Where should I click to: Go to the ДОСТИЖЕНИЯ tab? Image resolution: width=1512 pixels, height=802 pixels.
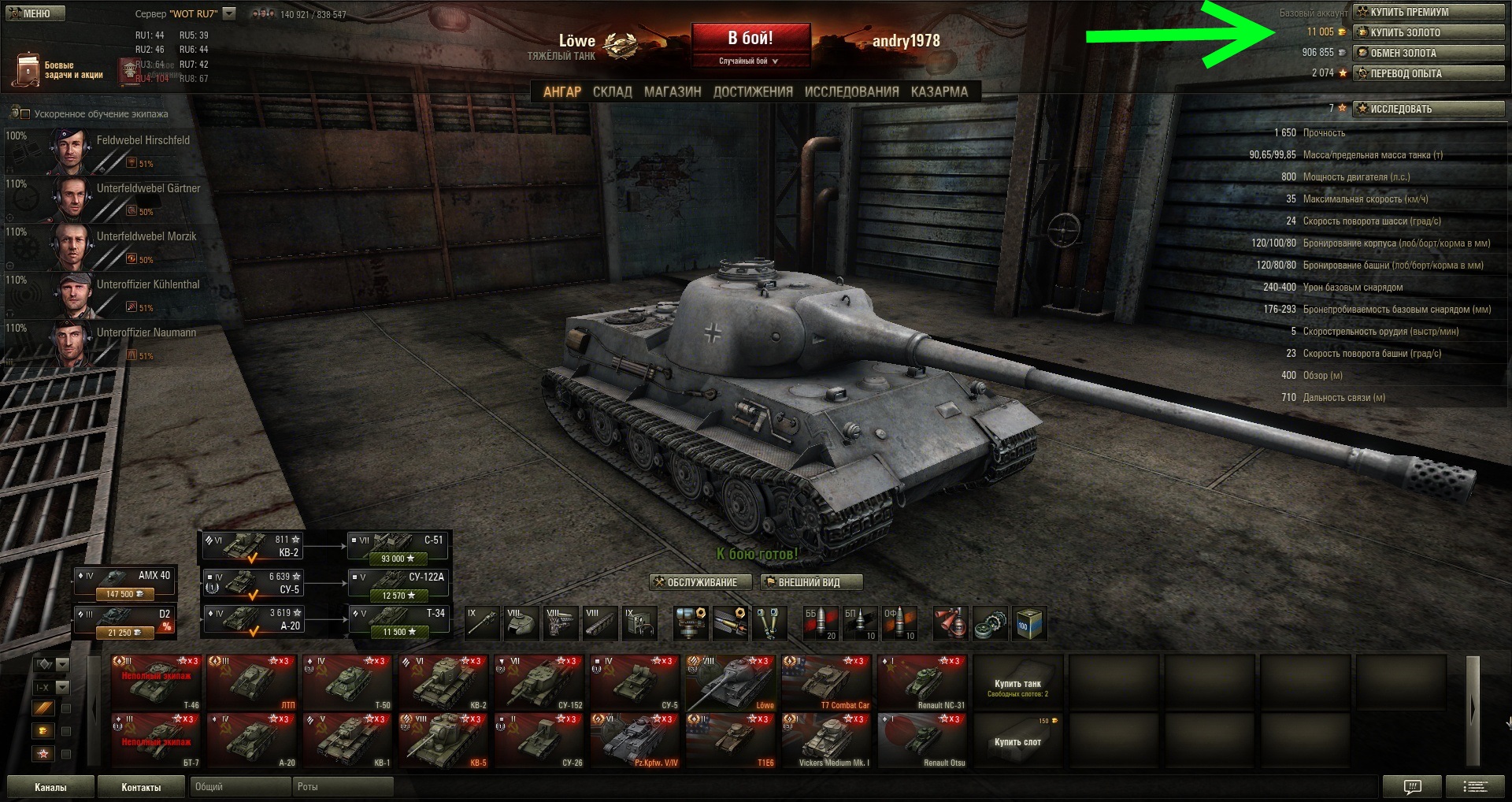[753, 91]
